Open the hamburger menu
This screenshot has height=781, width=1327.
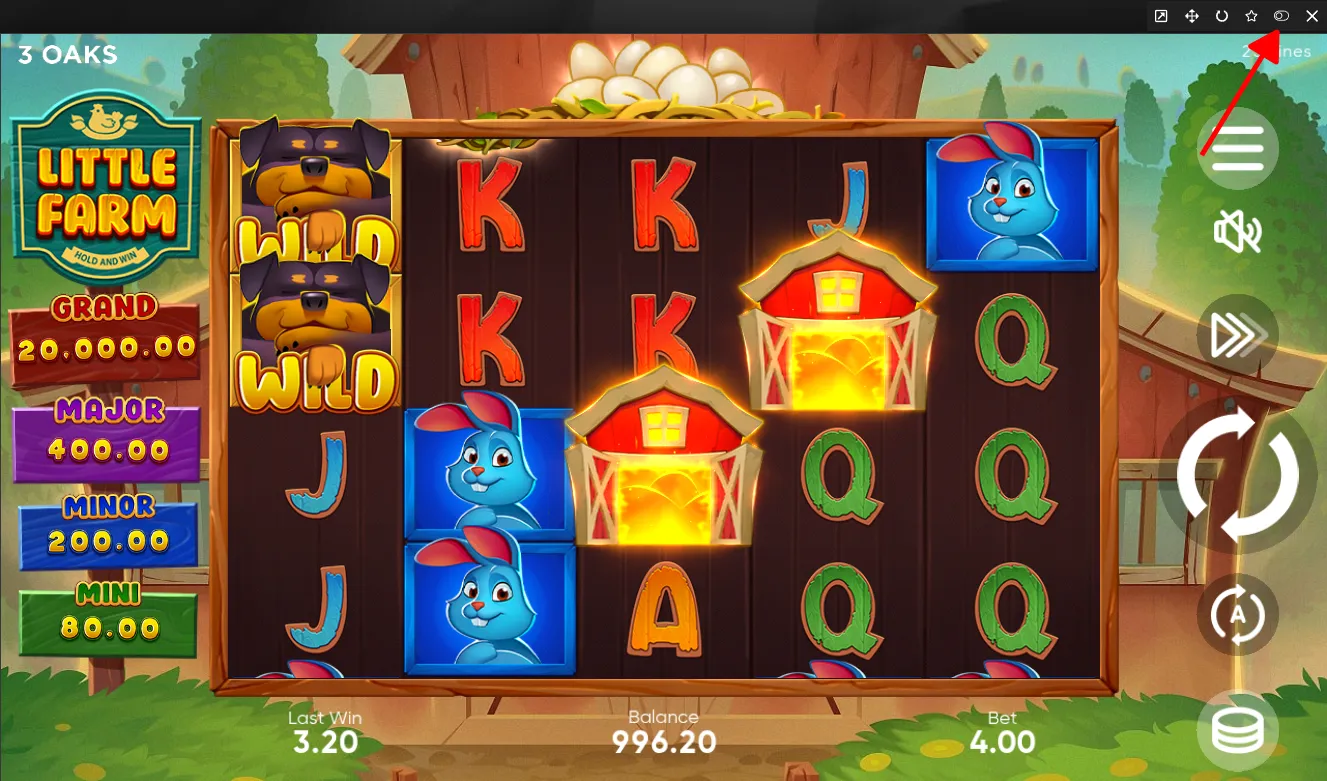pos(1238,149)
